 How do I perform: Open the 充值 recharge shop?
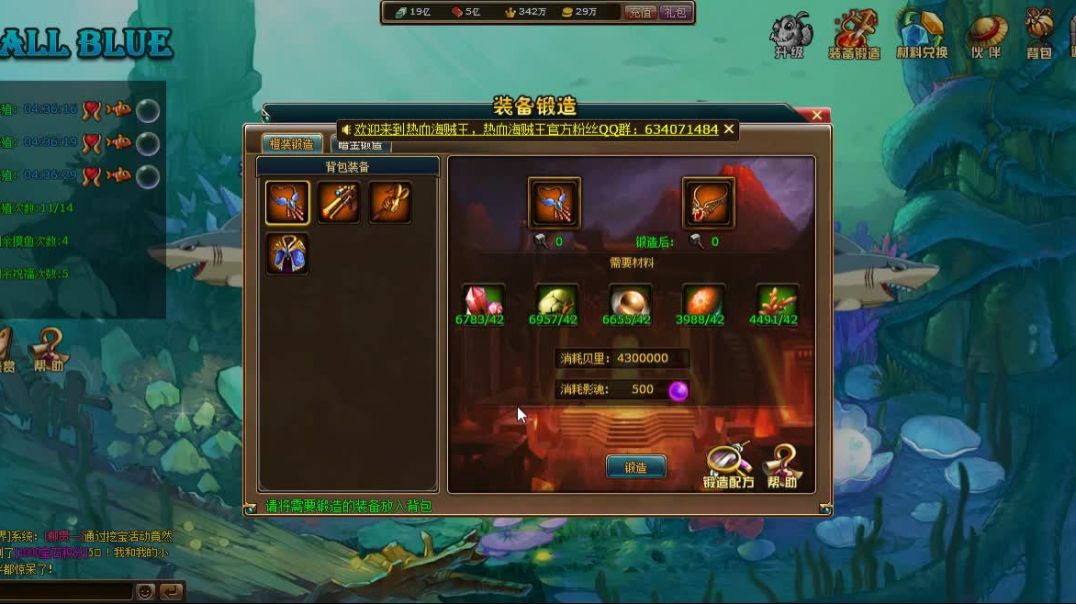point(639,12)
